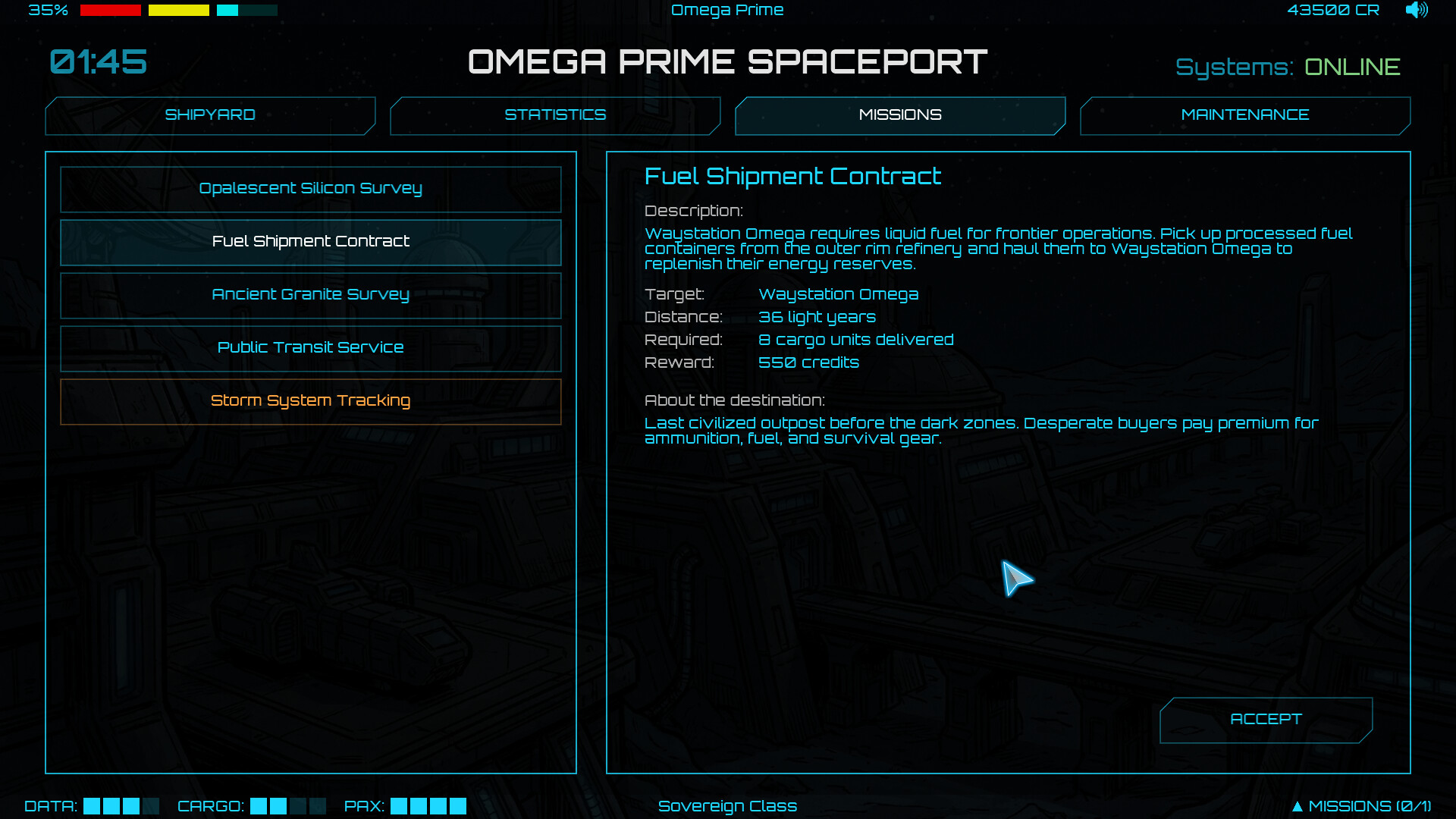Accept the Fuel Shipment Contract
This screenshot has width=1456, height=819.
pyautogui.click(x=1265, y=720)
